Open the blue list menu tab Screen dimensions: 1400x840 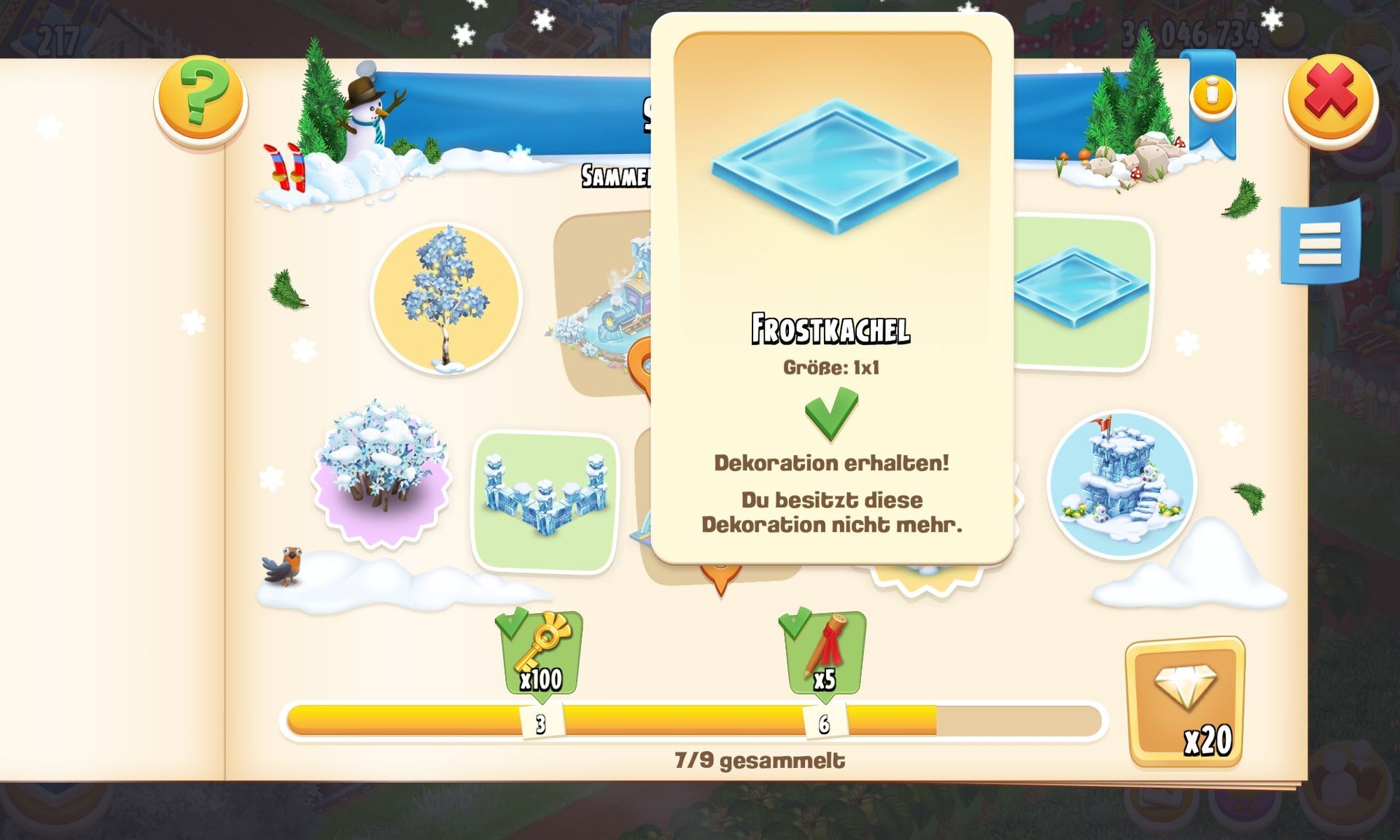[x=1320, y=244]
